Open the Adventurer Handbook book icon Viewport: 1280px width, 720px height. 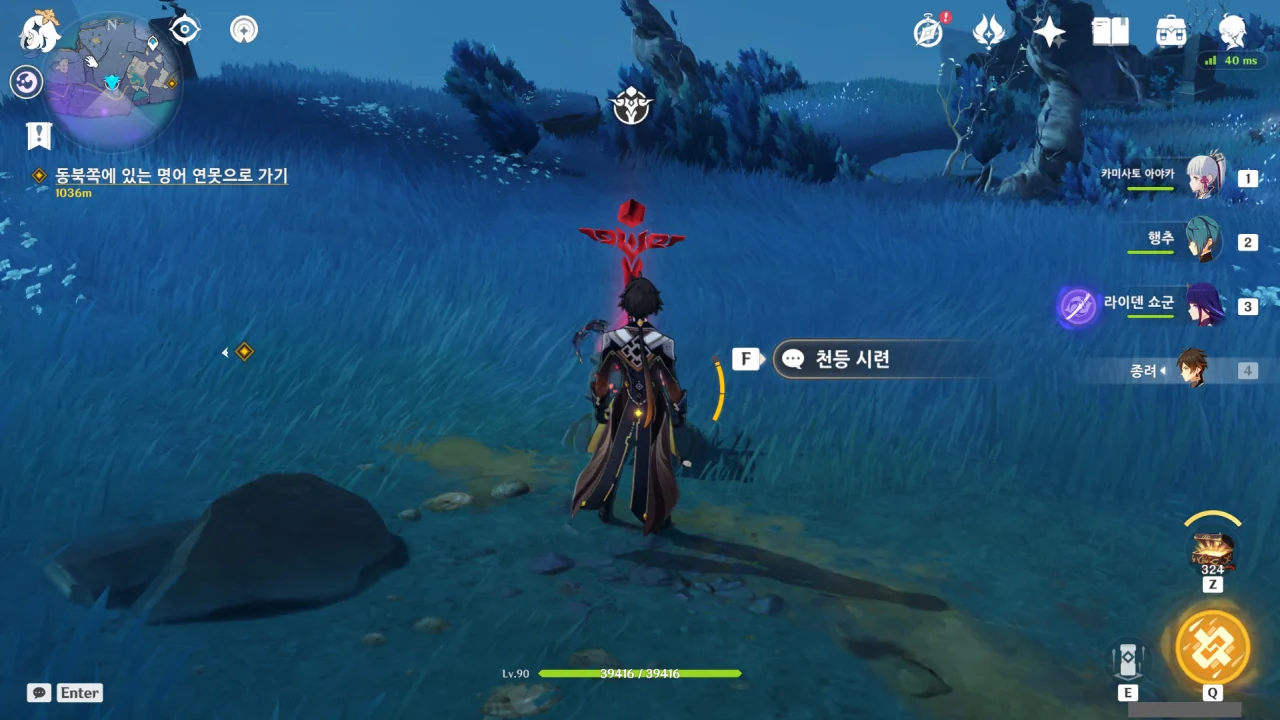click(x=1110, y=32)
